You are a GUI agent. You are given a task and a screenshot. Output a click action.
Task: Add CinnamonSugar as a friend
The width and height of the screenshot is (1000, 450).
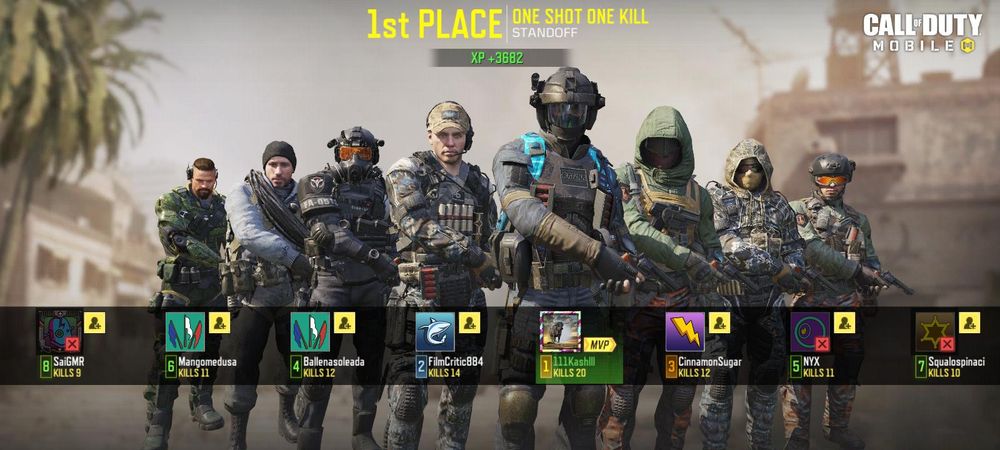pyautogui.click(x=719, y=322)
